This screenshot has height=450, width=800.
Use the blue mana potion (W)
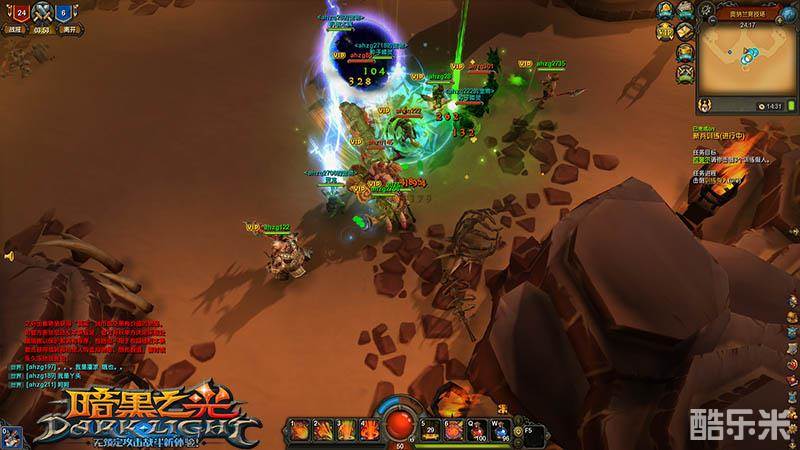(x=500, y=430)
